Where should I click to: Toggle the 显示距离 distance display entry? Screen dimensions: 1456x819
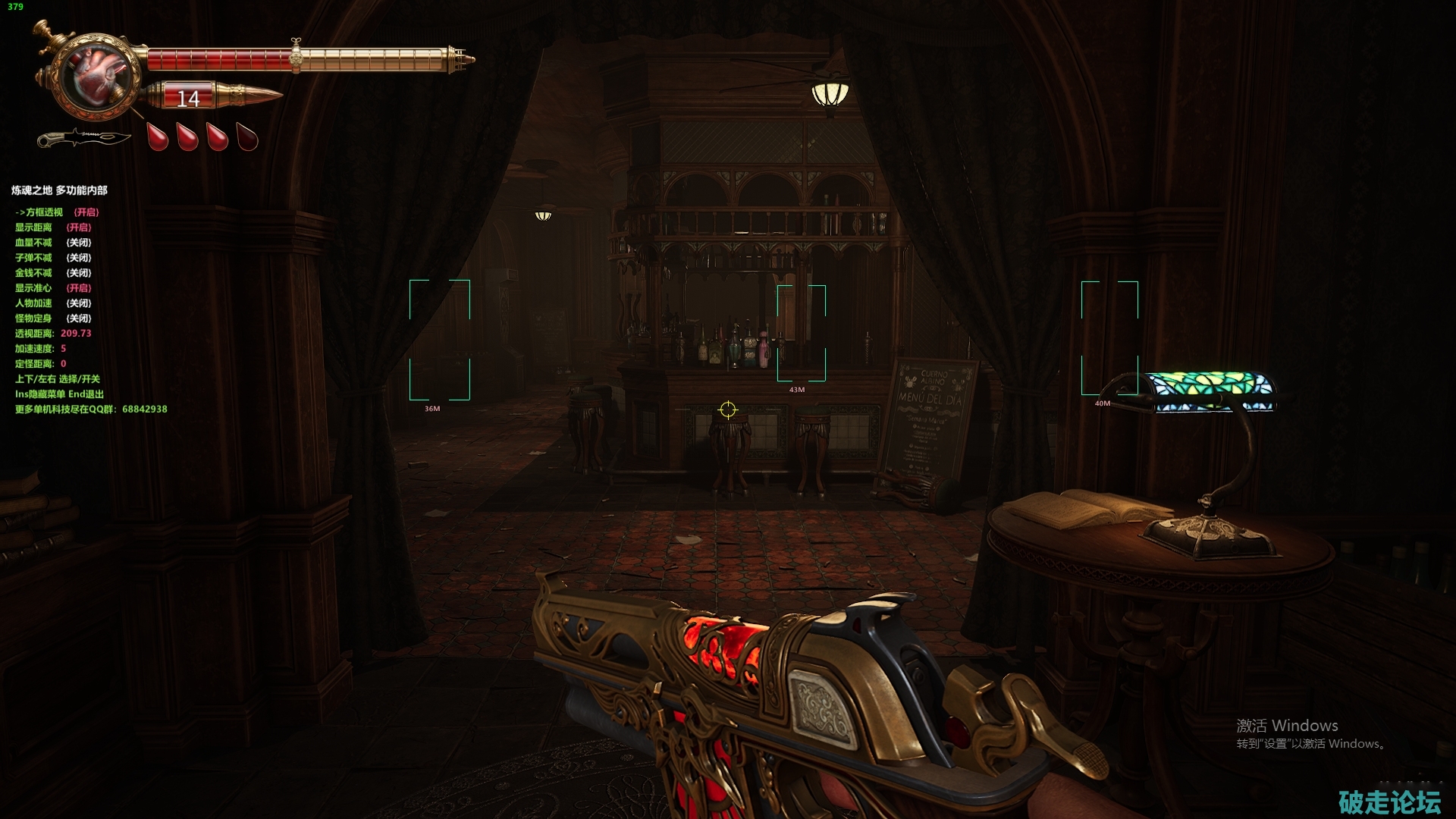point(52,227)
